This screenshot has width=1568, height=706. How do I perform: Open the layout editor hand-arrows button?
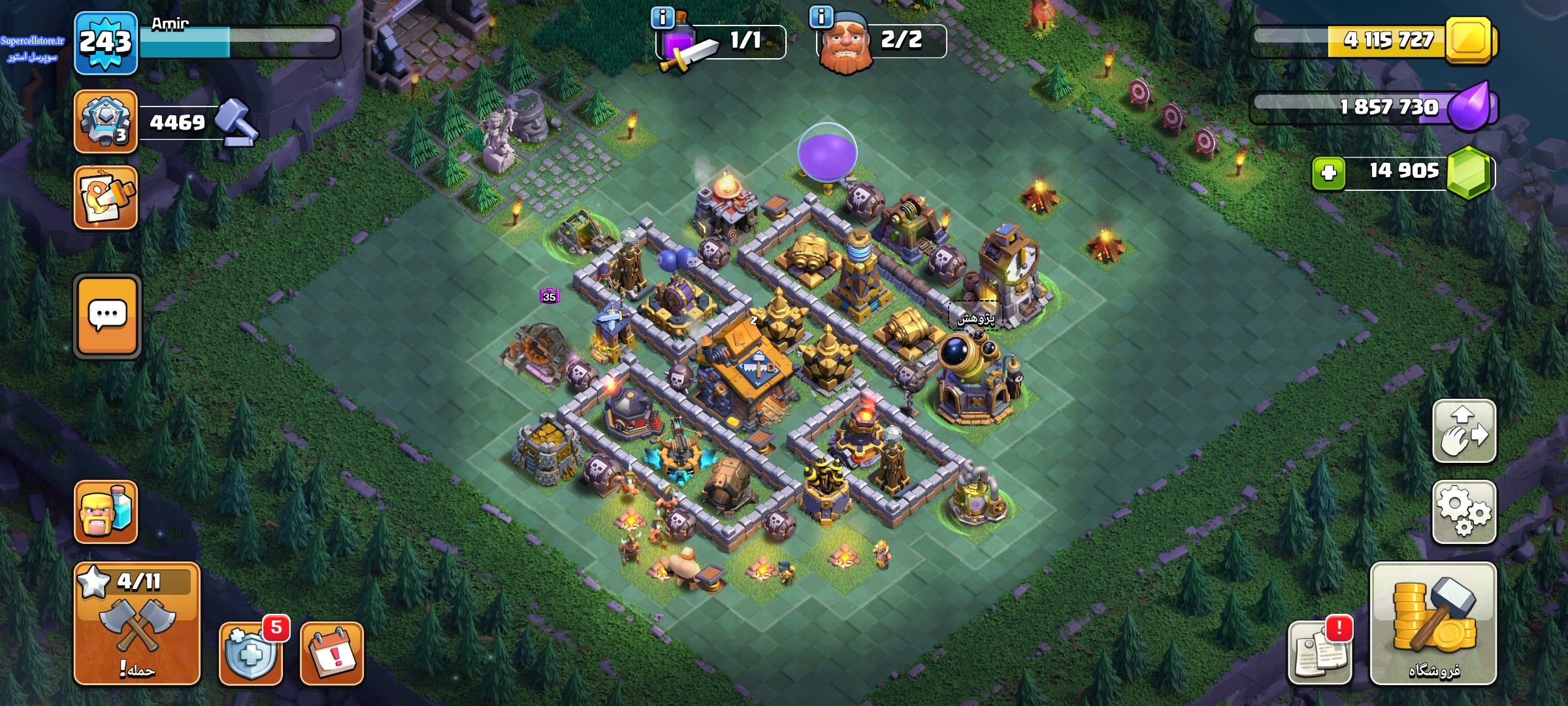coord(1464,431)
